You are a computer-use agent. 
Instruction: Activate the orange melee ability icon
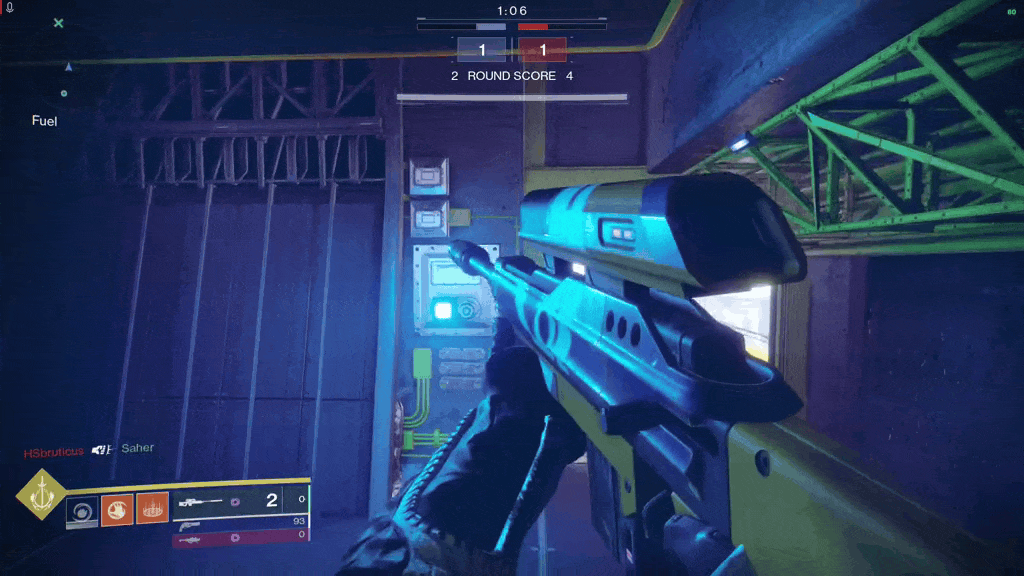[x=116, y=510]
